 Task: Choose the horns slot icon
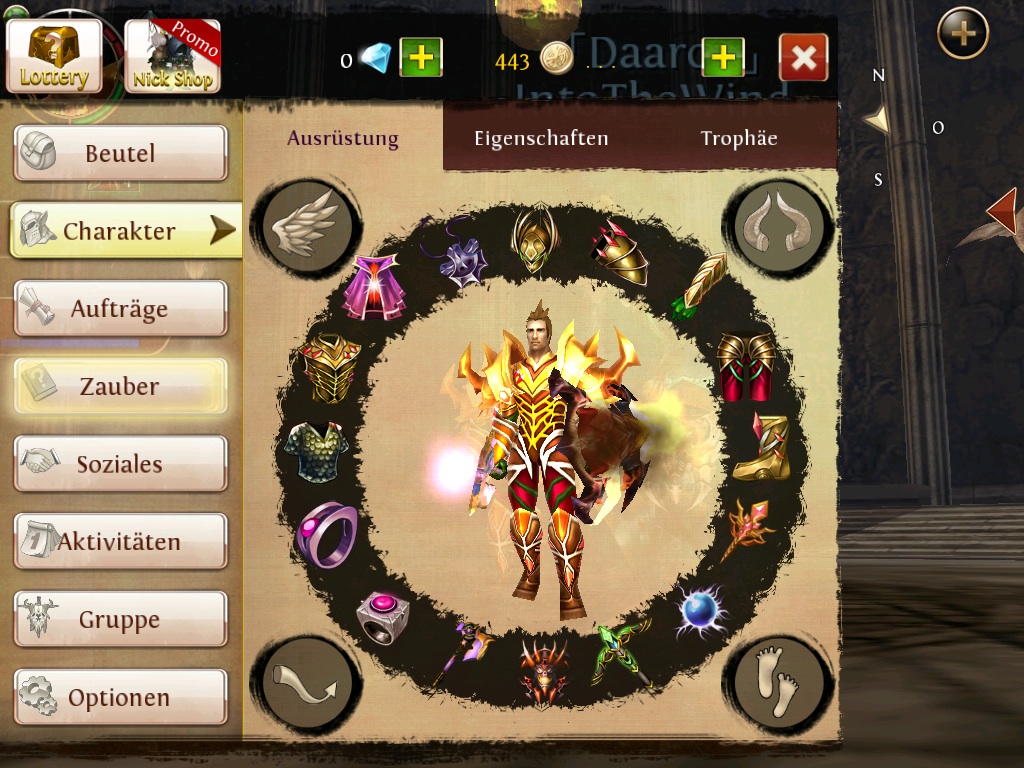click(780, 226)
